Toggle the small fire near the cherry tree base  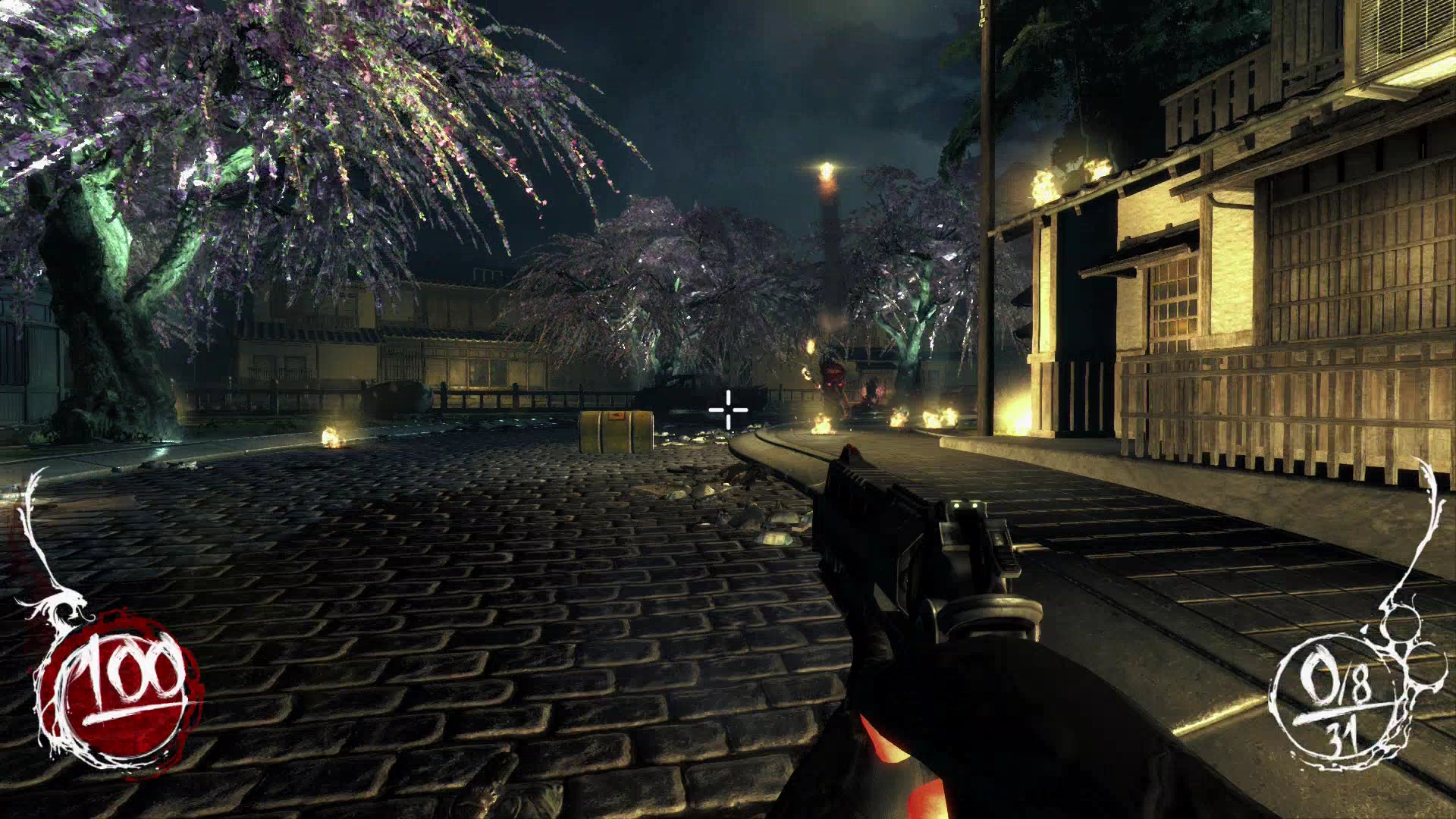tap(331, 436)
